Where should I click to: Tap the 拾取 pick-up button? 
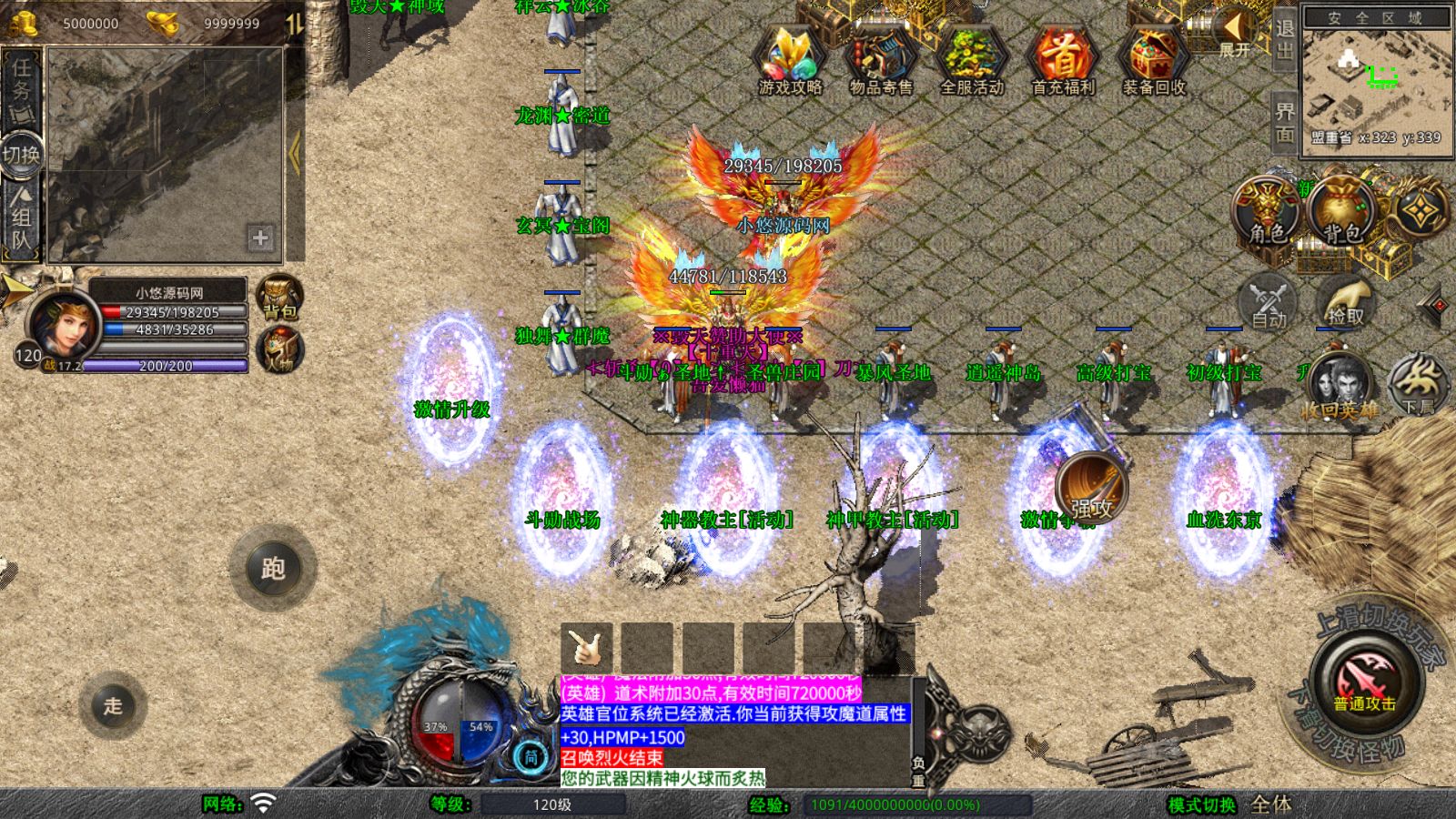point(1345,300)
